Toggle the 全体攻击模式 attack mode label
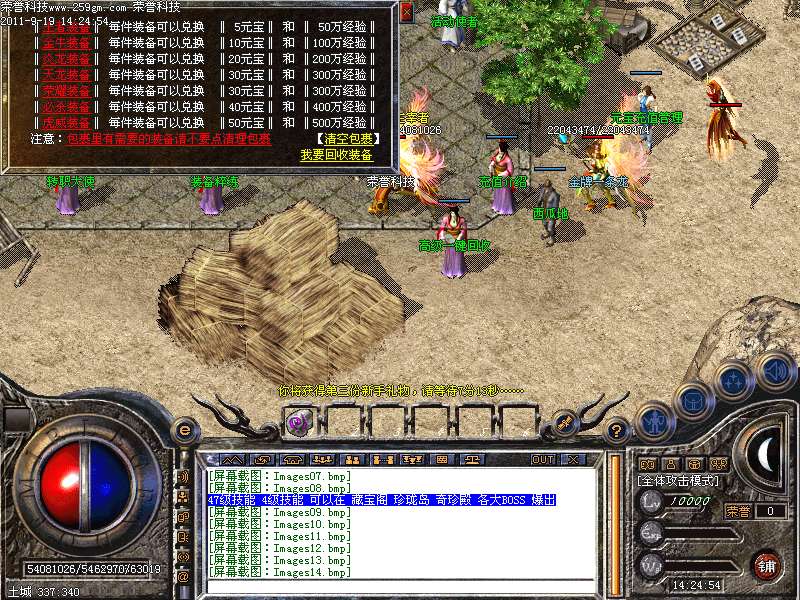This screenshot has width=800, height=600. point(679,481)
